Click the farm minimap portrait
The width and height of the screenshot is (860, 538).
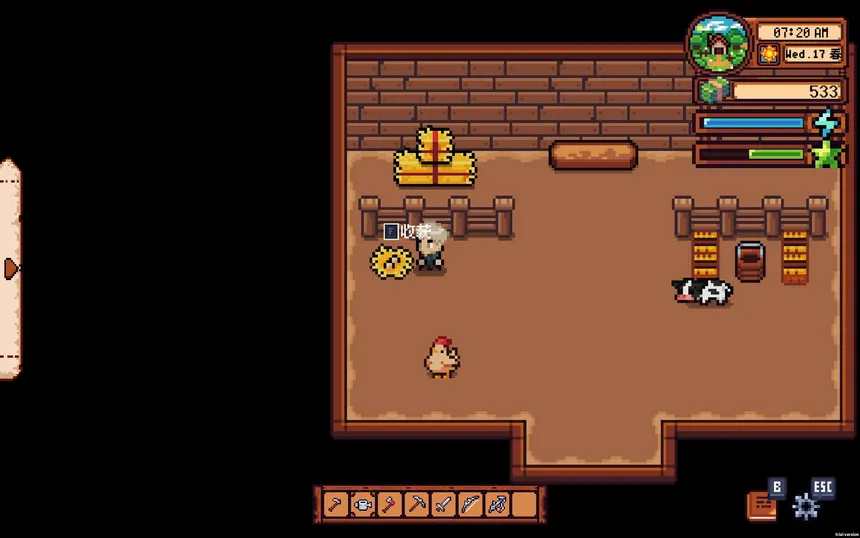[718, 43]
